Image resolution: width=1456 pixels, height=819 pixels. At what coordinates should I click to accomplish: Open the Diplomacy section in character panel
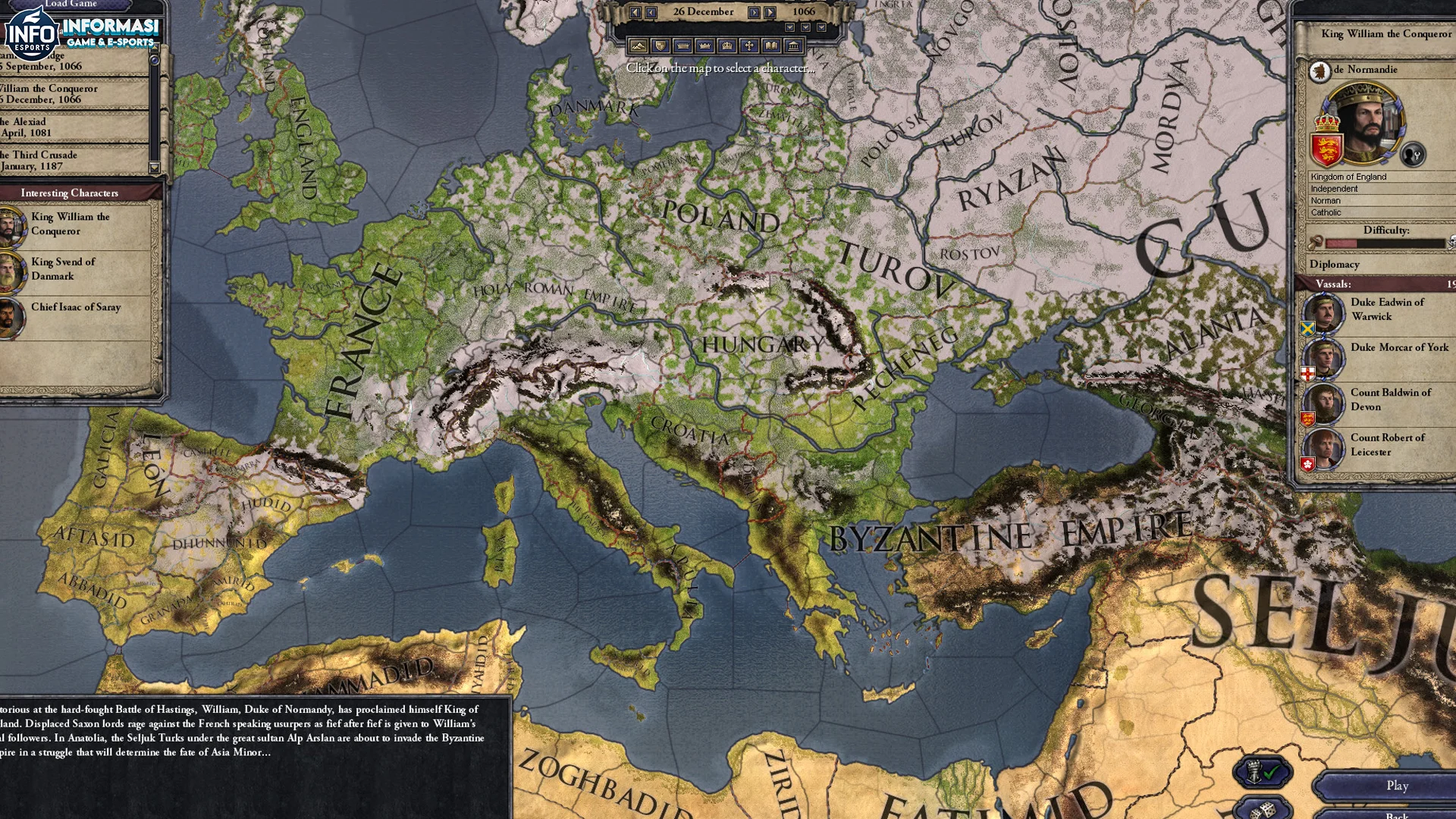[x=1336, y=264]
